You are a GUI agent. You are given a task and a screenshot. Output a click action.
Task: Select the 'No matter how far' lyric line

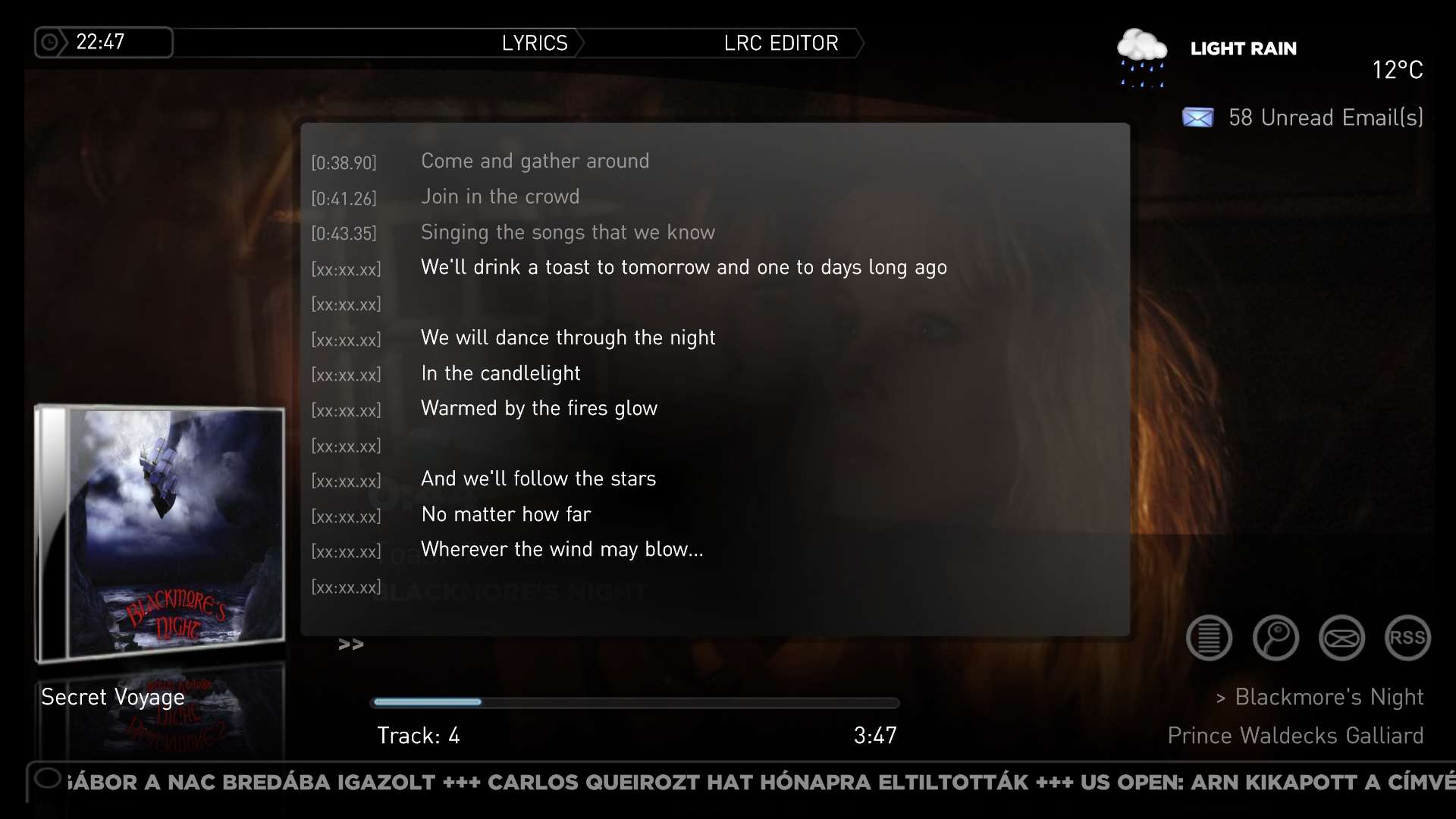coord(505,515)
